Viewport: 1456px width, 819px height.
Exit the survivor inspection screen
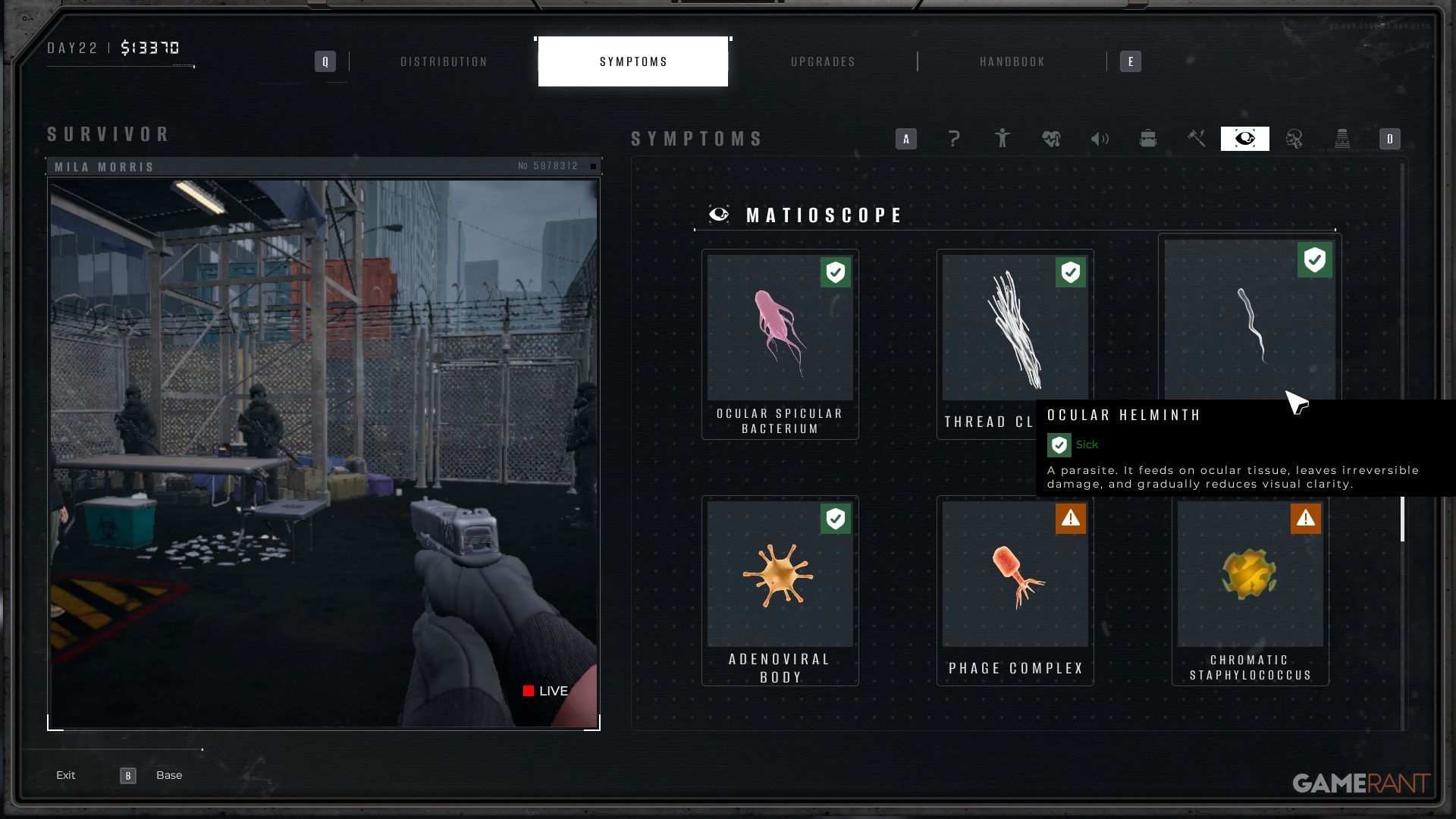pos(66,775)
